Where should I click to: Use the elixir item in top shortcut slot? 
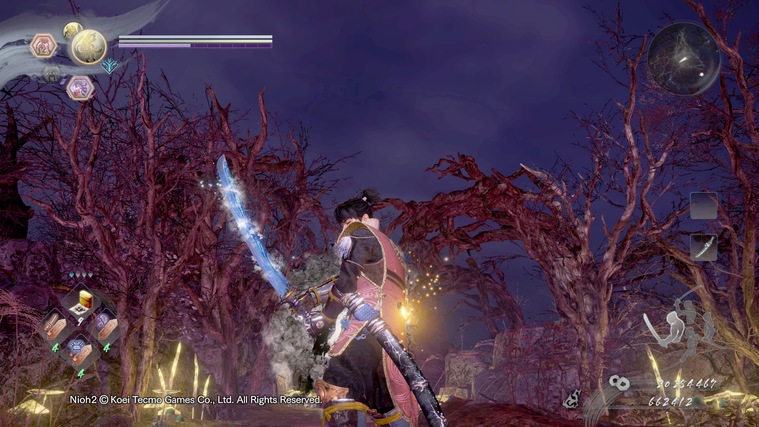click(x=83, y=300)
